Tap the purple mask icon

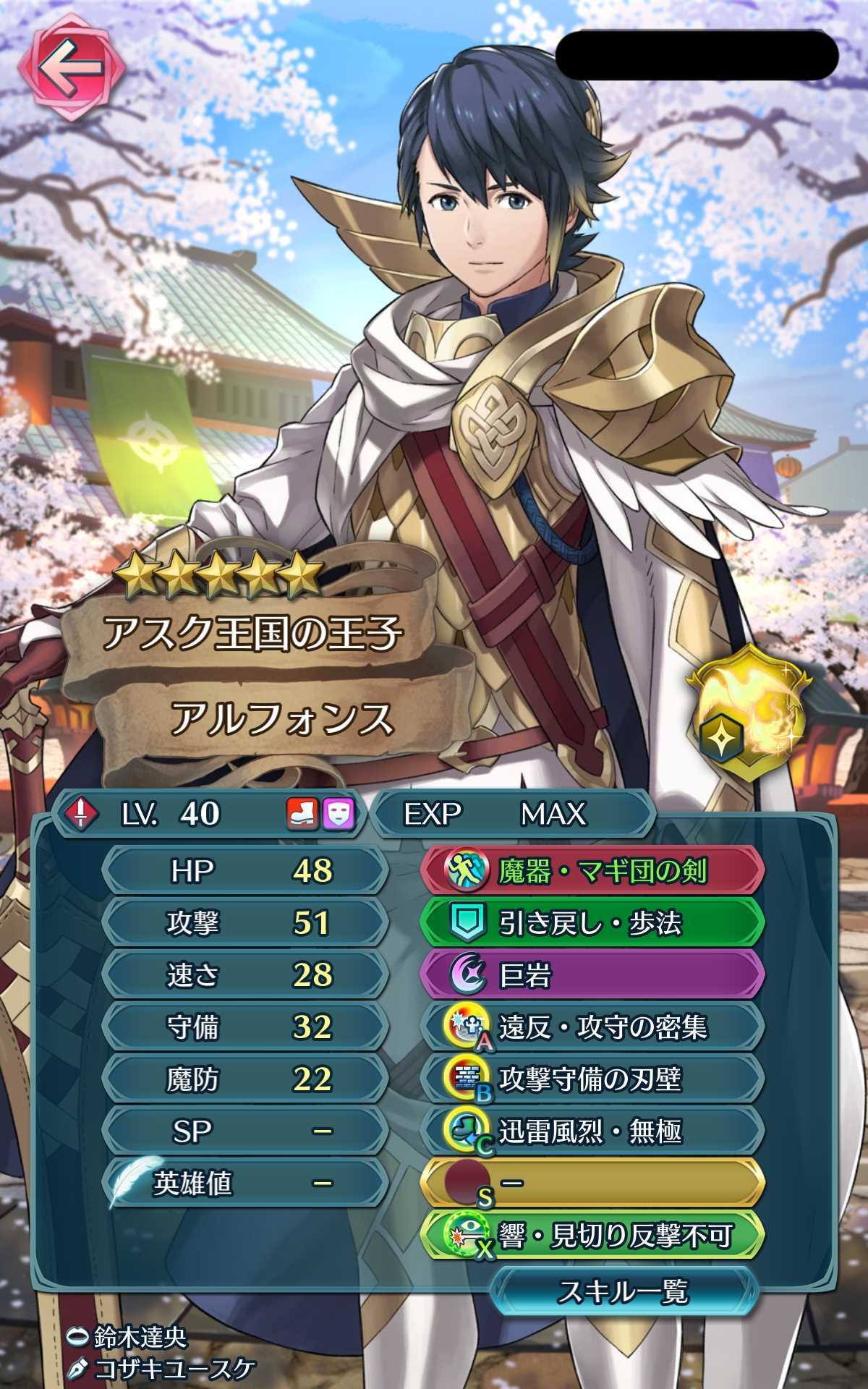point(338,814)
